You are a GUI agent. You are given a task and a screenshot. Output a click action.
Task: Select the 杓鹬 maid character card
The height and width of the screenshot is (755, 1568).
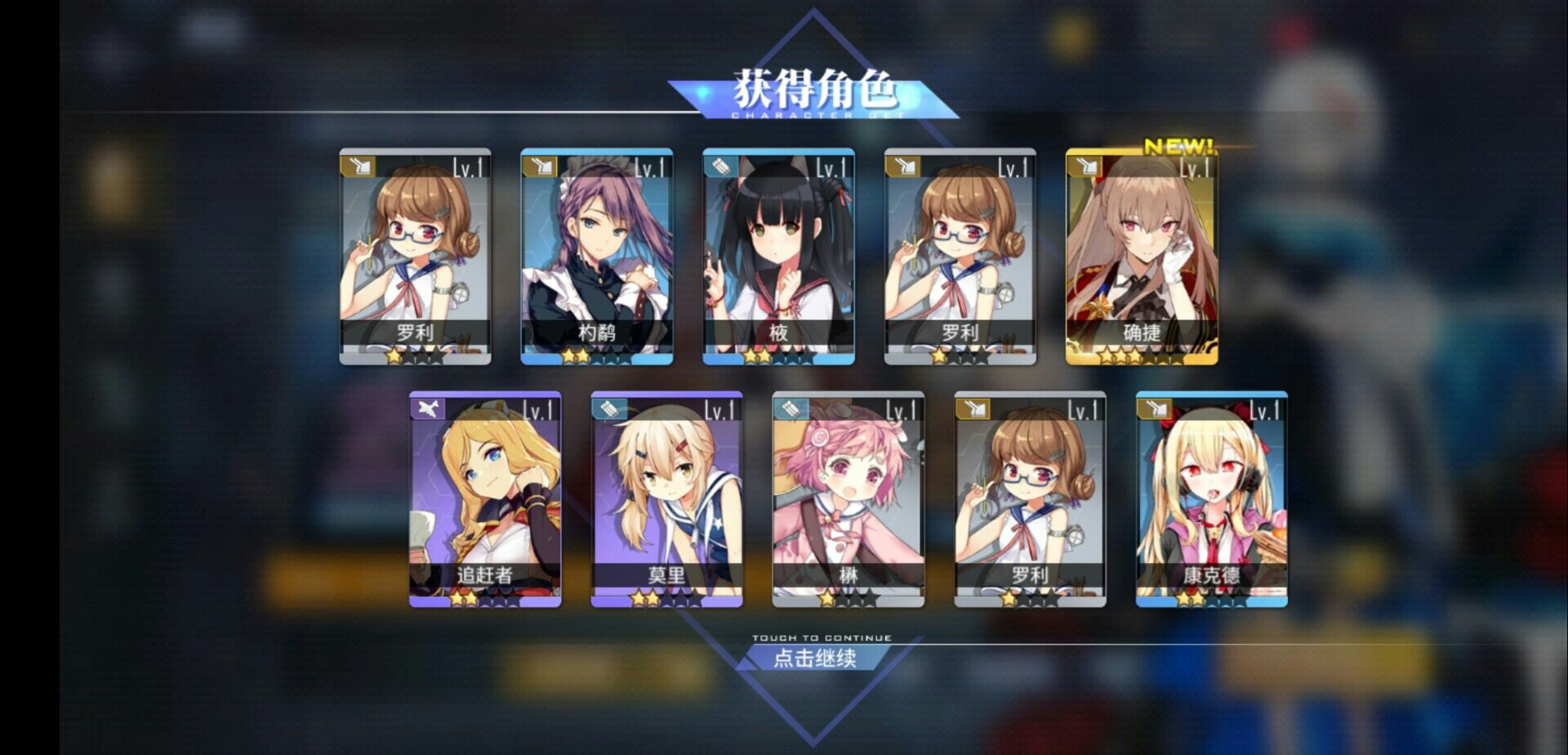pos(597,256)
